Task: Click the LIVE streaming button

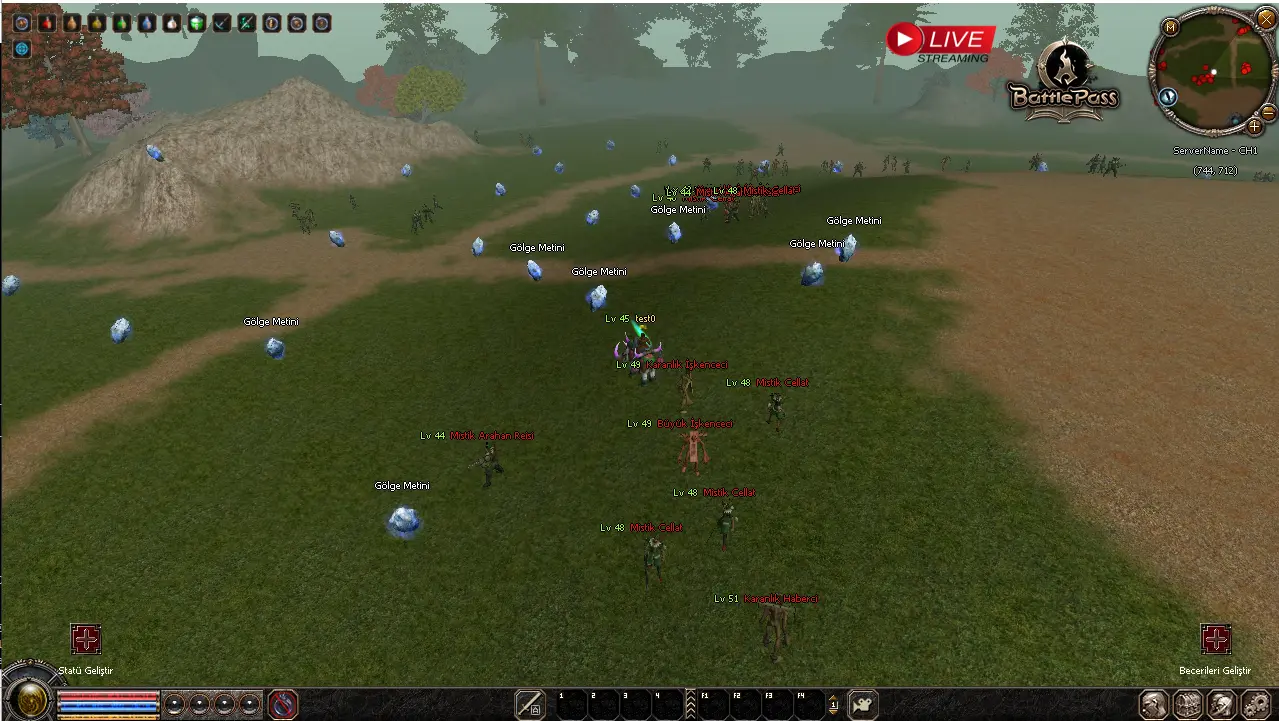Action: pyautogui.click(x=940, y=40)
